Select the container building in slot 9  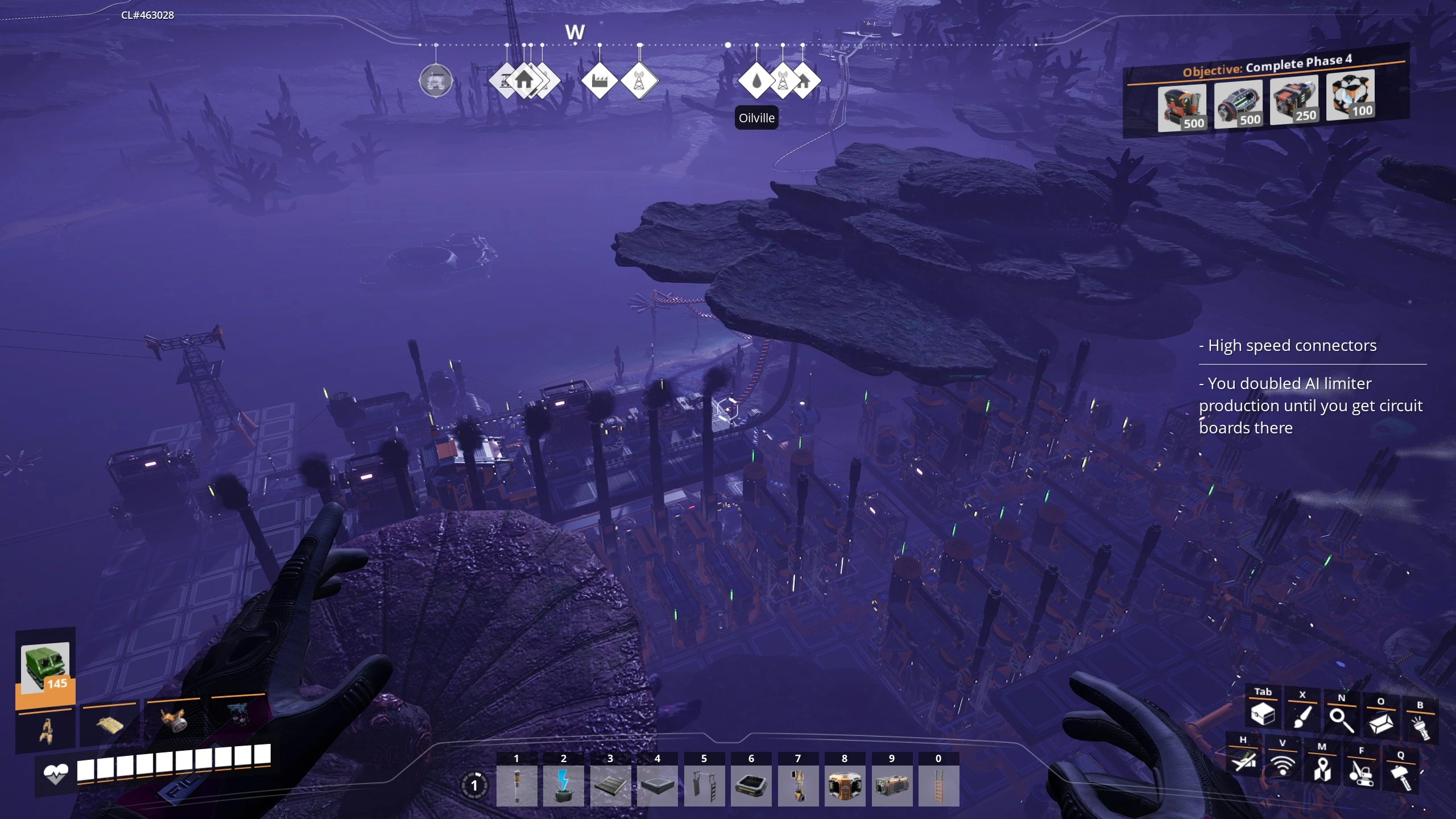coord(891,785)
